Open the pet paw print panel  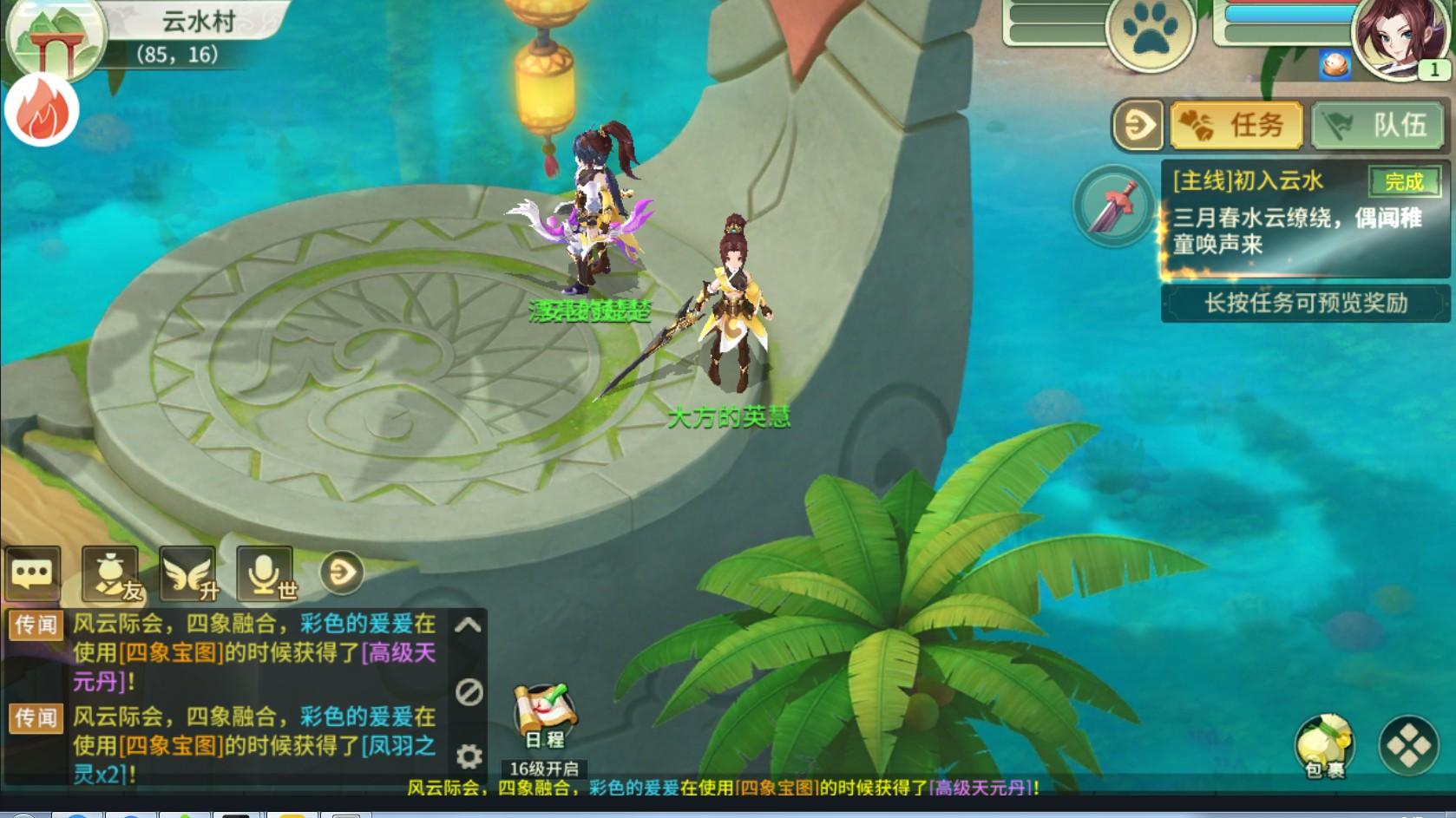coord(1151,32)
